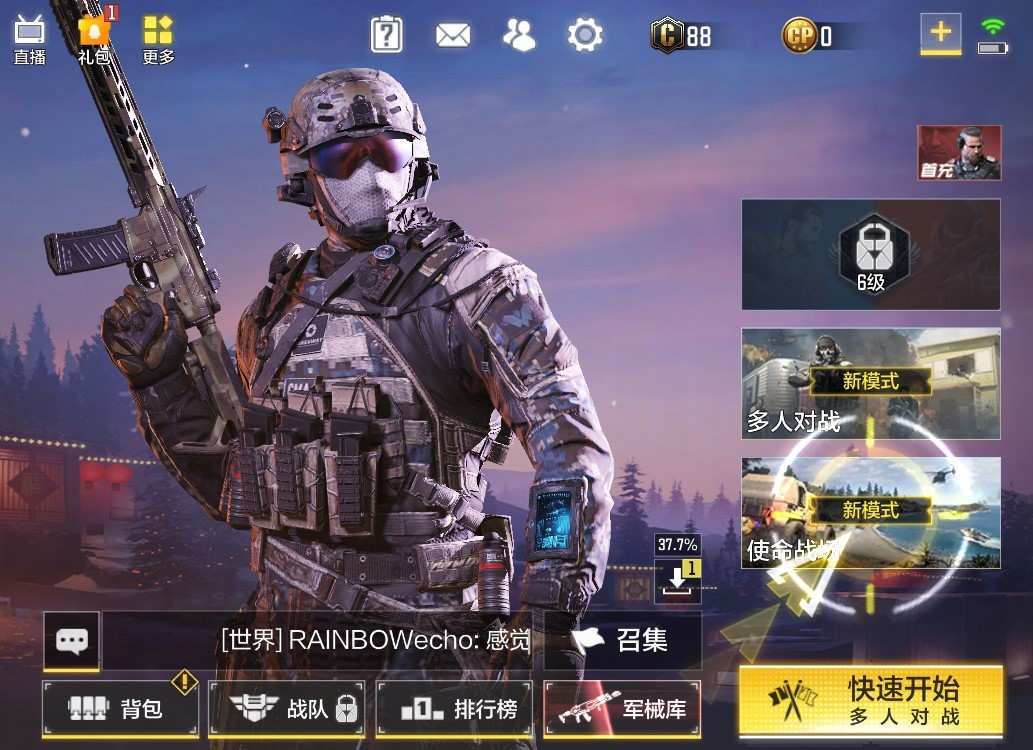Screen dimensions: 1033x750
Task: Click the 召集 rally button
Action: (x=623, y=640)
